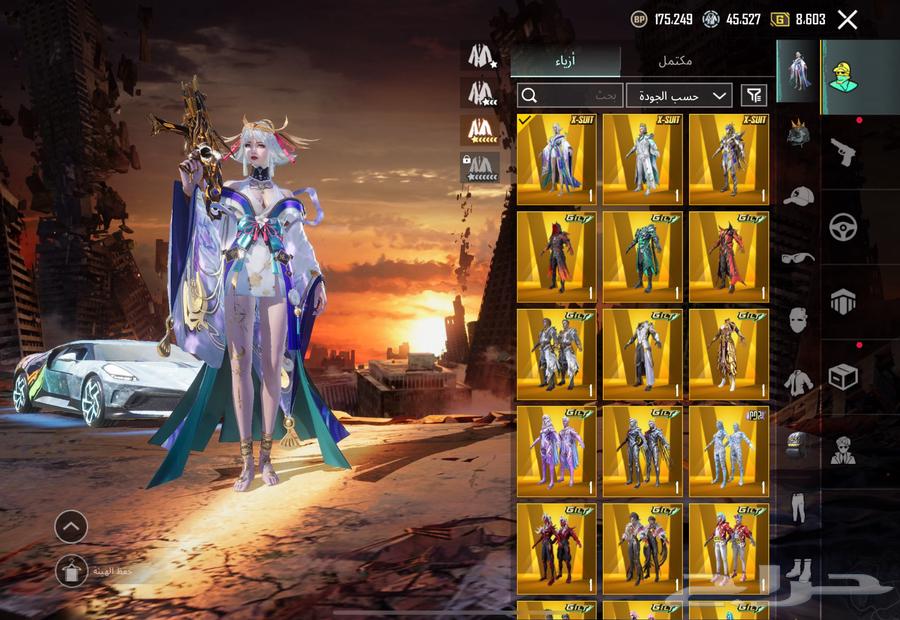Switch to the أزياء outfits tab
The height and width of the screenshot is (620, 900).
566,61
